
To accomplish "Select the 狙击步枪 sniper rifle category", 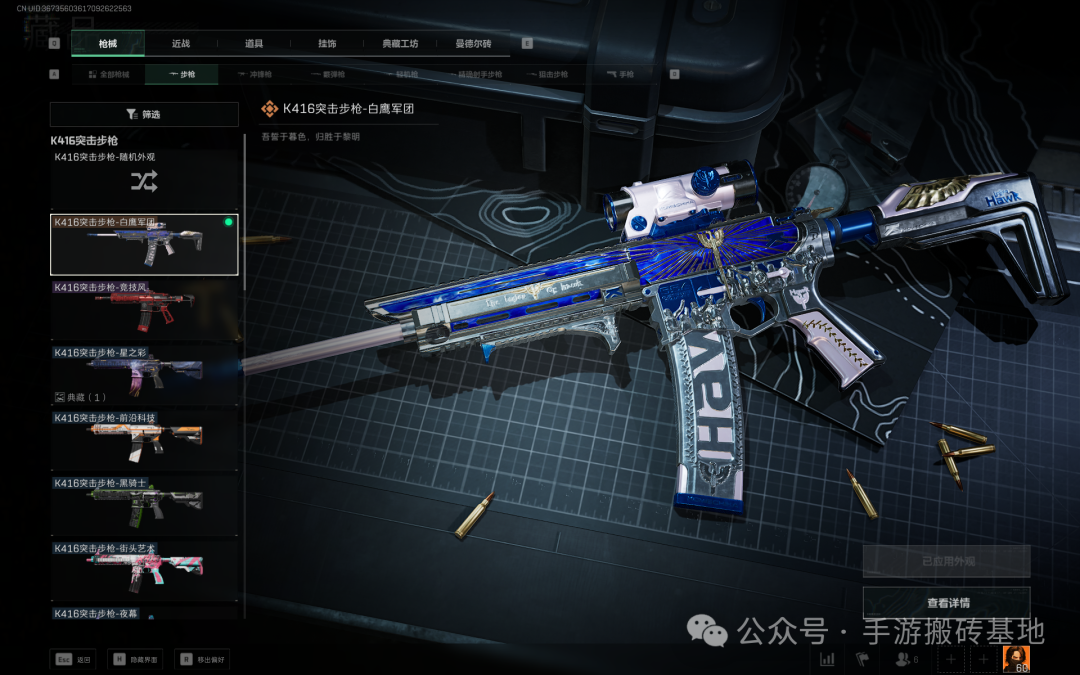I will pyautogui.click(x=546, y=74).
